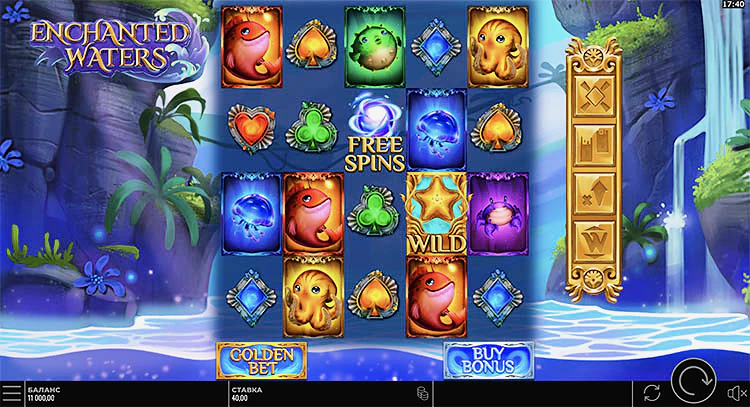Open bet settings with the coin stack icon
Viewport: 750px width, 407px height.
tap(424, 392)
